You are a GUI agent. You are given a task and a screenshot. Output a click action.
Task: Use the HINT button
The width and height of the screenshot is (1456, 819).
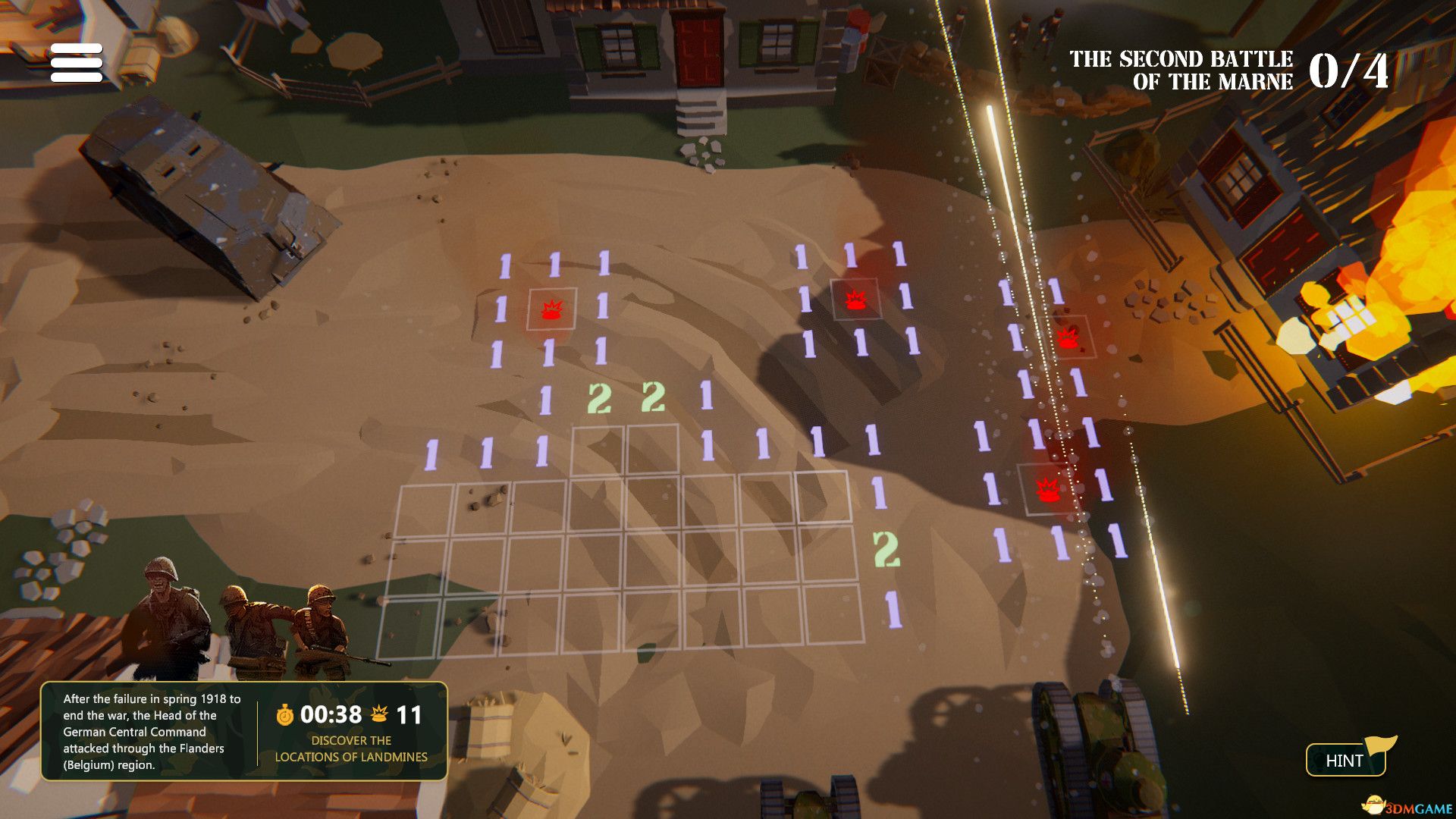[1345, 760]
